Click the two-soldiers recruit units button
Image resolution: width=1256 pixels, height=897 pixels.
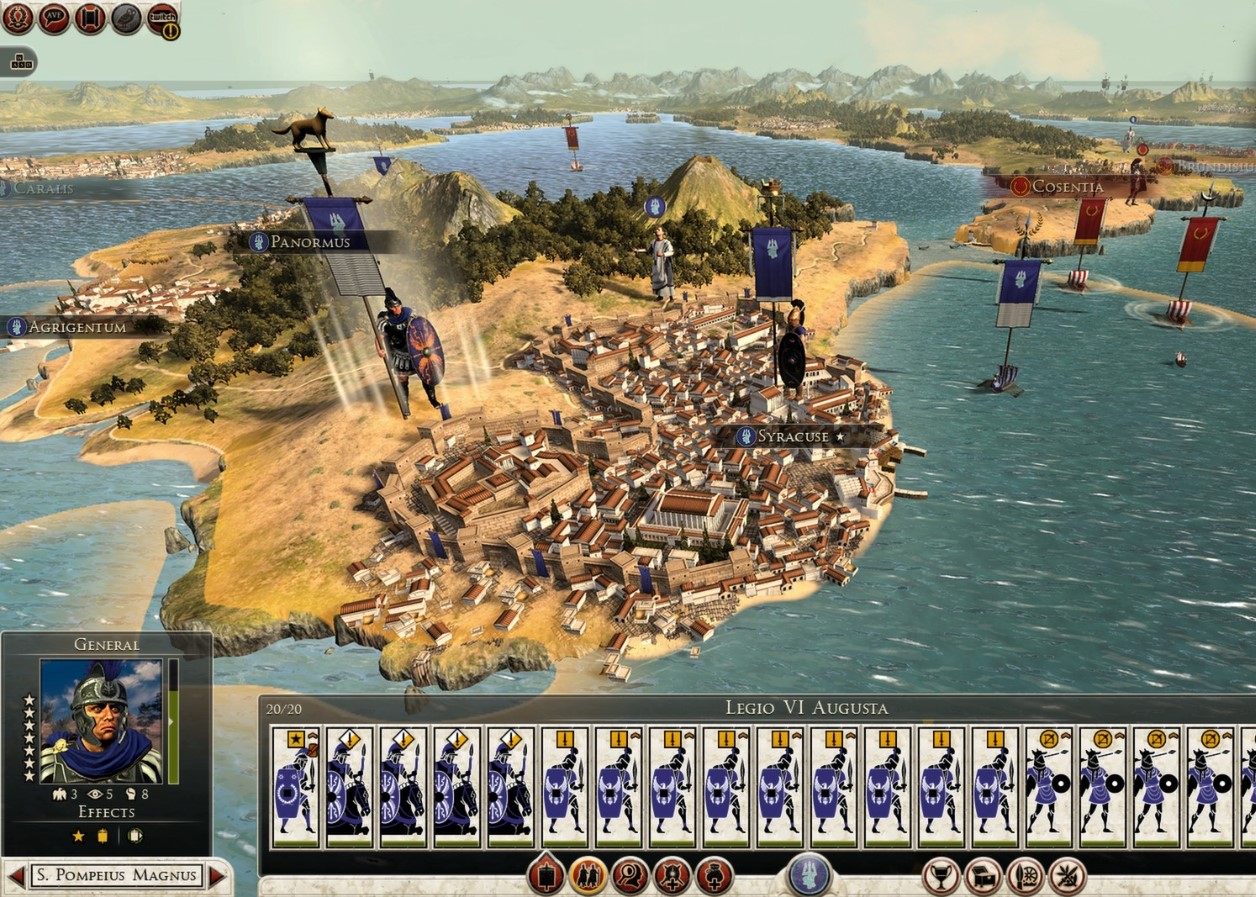coord(588,876)
